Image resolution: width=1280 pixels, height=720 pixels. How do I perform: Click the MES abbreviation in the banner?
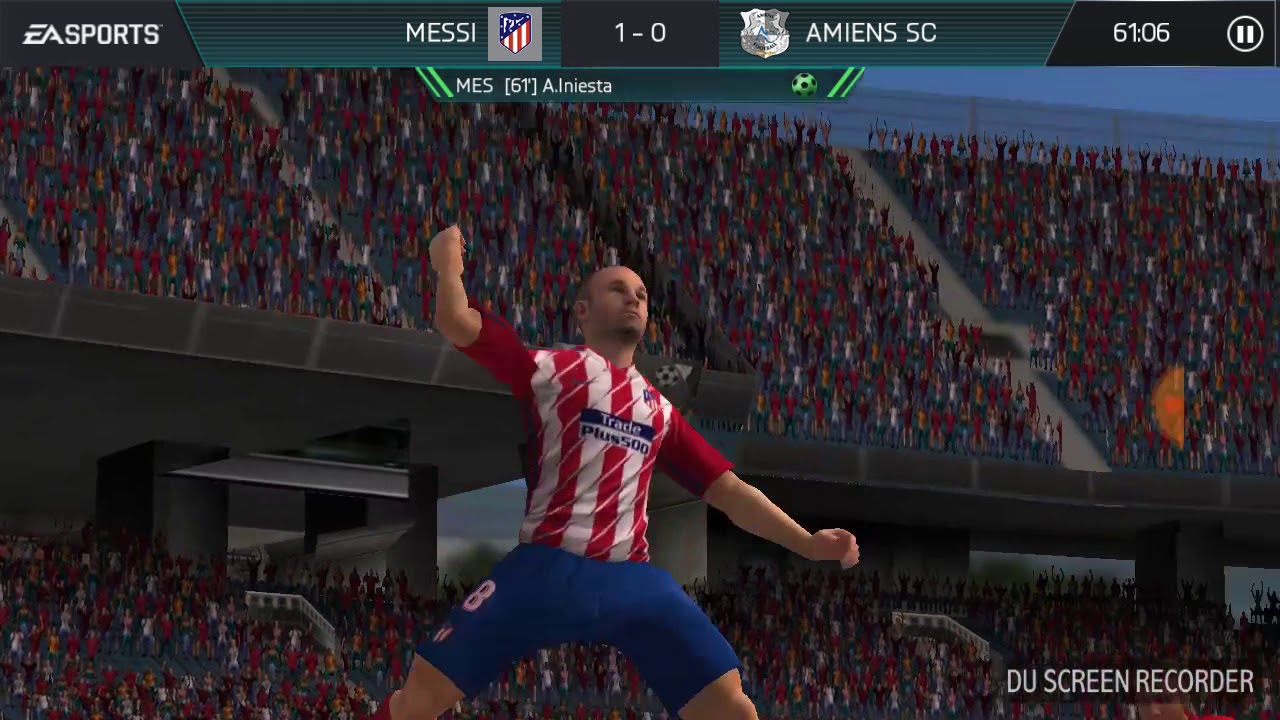[472, 86]
